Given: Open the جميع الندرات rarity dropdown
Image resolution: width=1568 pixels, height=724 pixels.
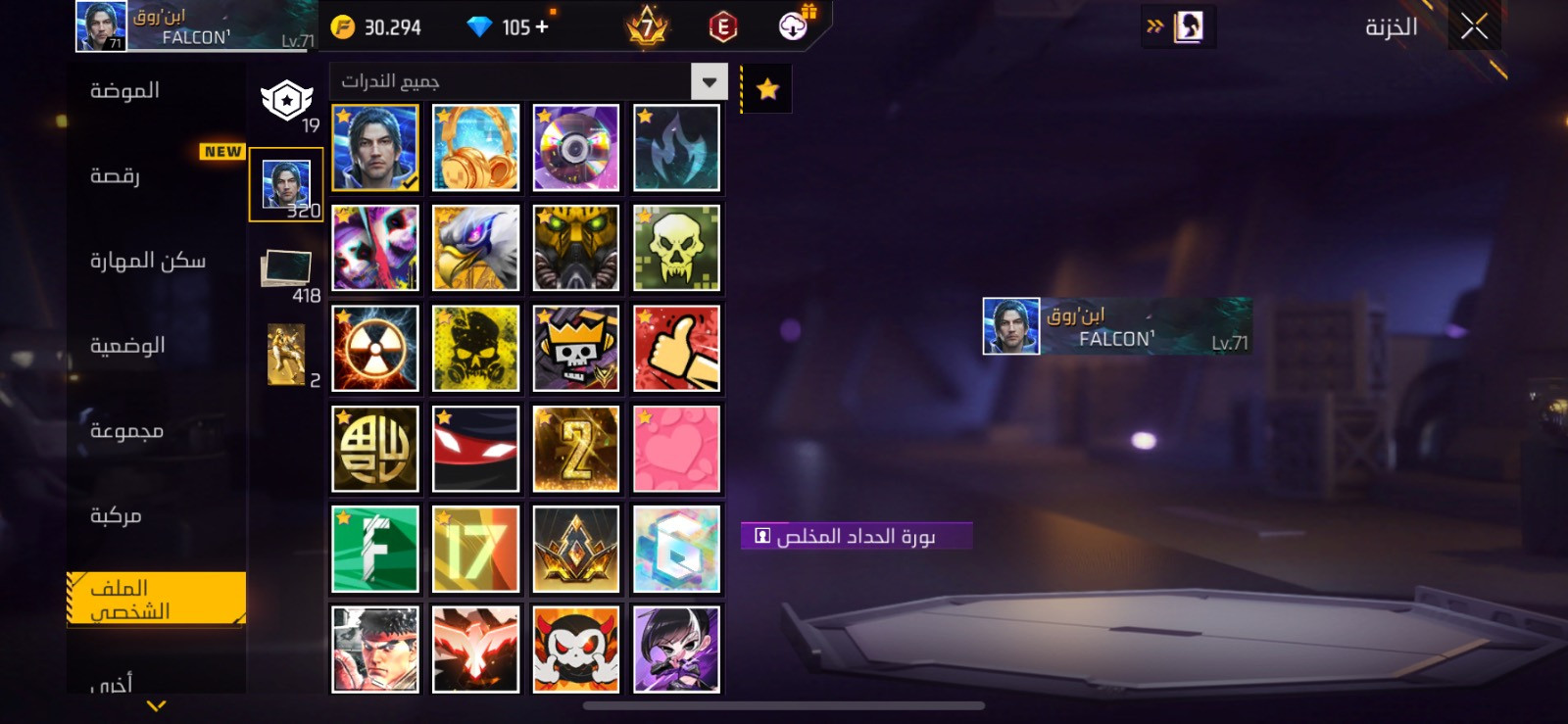Looking at the screenshot, I should (708, 81).
